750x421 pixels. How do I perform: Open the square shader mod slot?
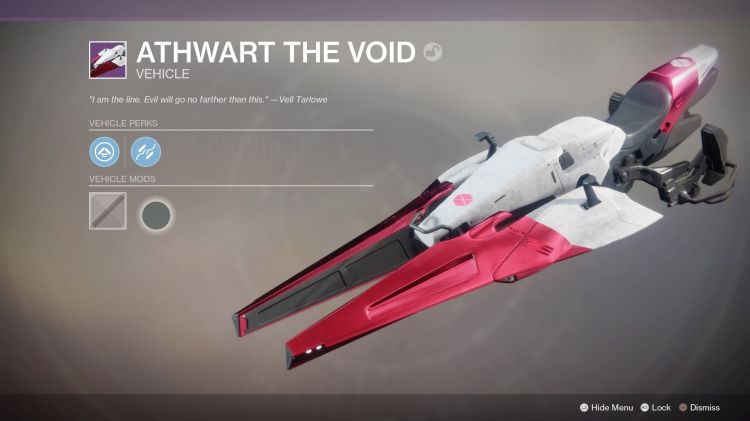tap(107, 211)
